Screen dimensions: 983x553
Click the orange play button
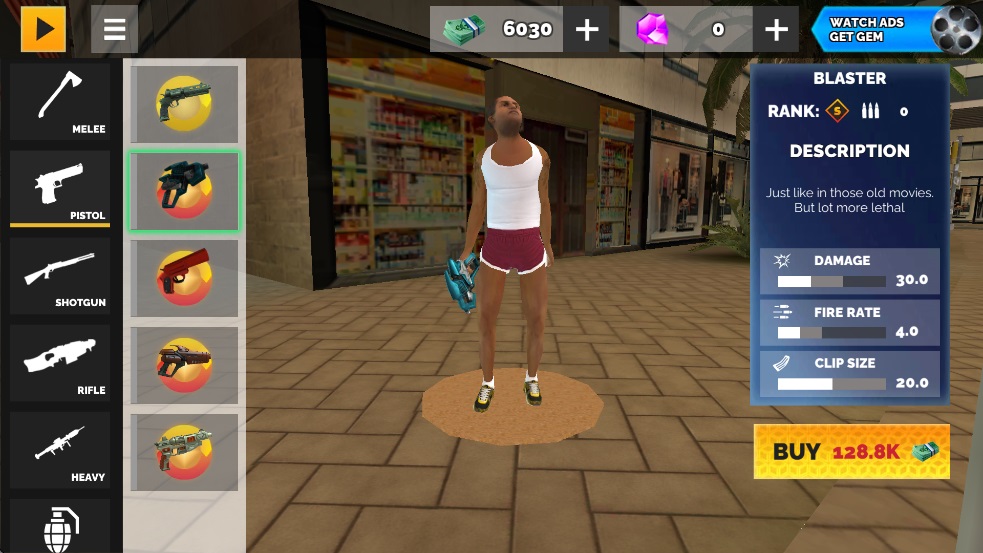tap(43, 29)
